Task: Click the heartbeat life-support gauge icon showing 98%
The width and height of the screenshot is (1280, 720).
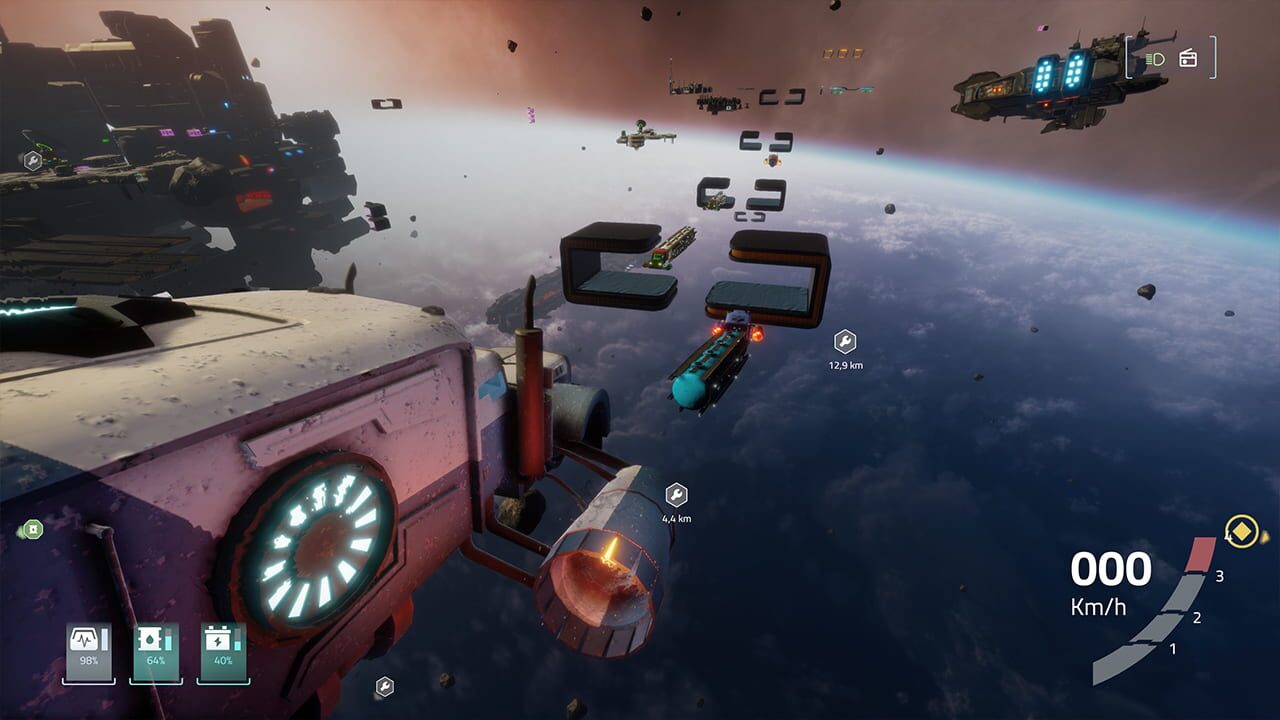Action: (x=88, y=640)
